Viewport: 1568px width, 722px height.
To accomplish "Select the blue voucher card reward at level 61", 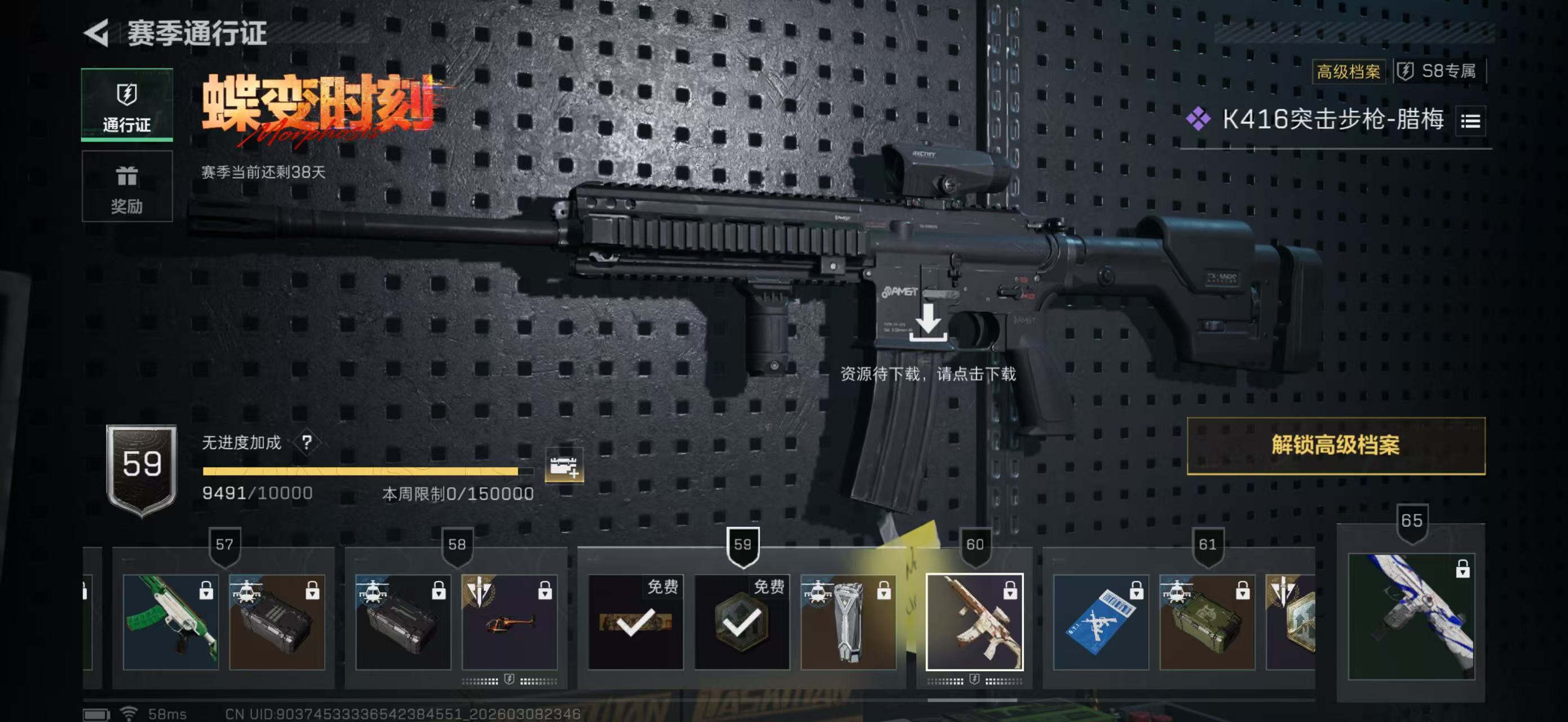I will pos(1101,622).
